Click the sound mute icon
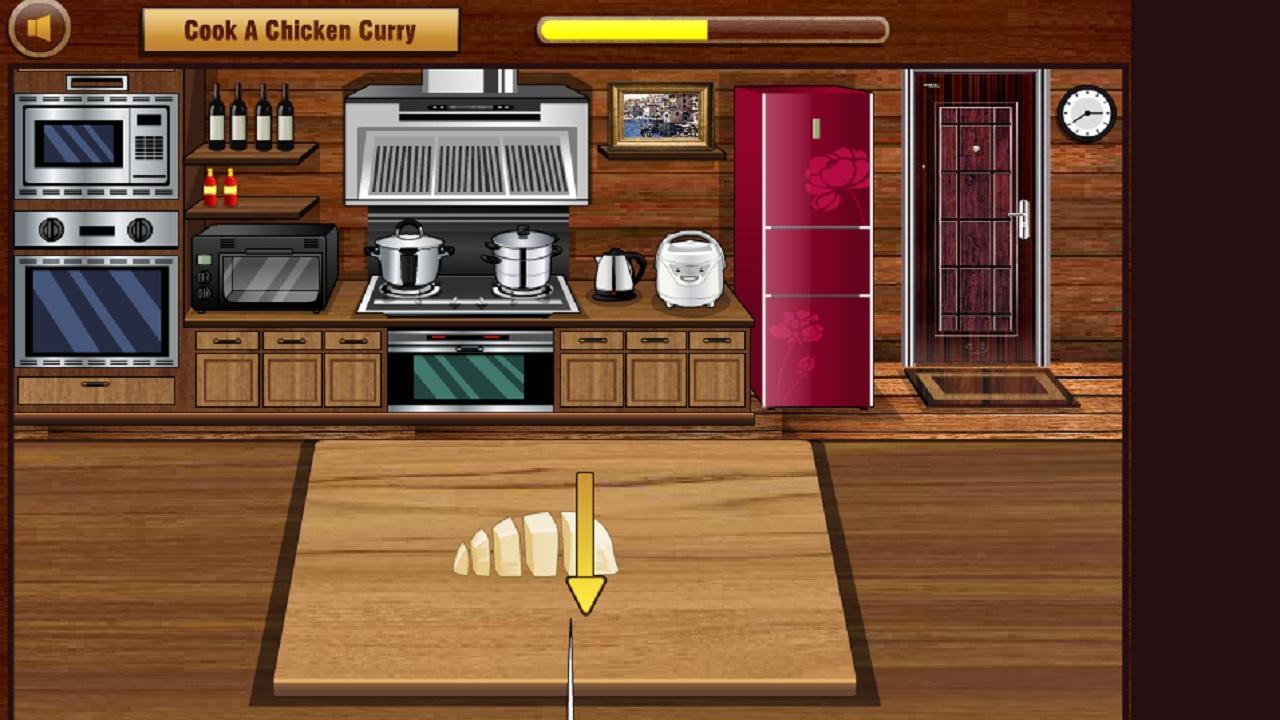 coord(38,26)
